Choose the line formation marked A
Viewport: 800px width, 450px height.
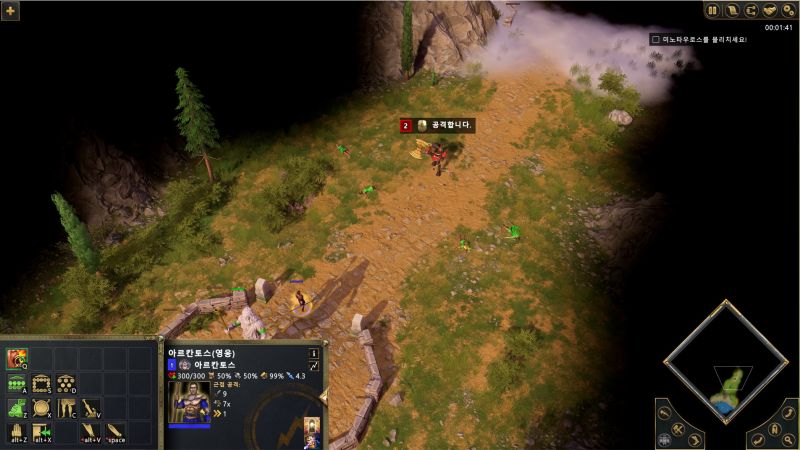coord(17,384)
